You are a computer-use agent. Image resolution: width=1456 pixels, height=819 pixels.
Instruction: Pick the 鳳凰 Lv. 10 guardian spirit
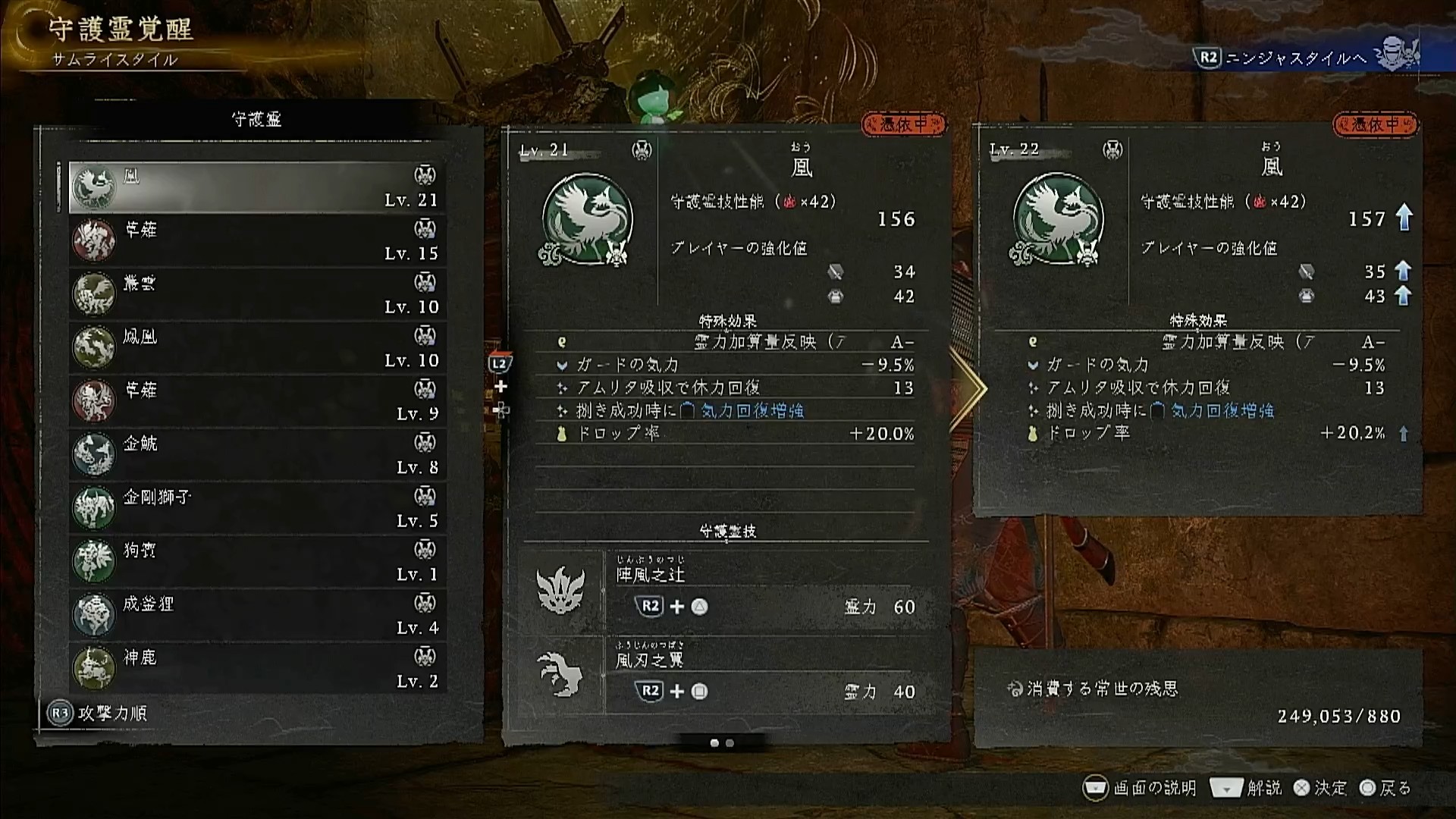pos(257,347)
